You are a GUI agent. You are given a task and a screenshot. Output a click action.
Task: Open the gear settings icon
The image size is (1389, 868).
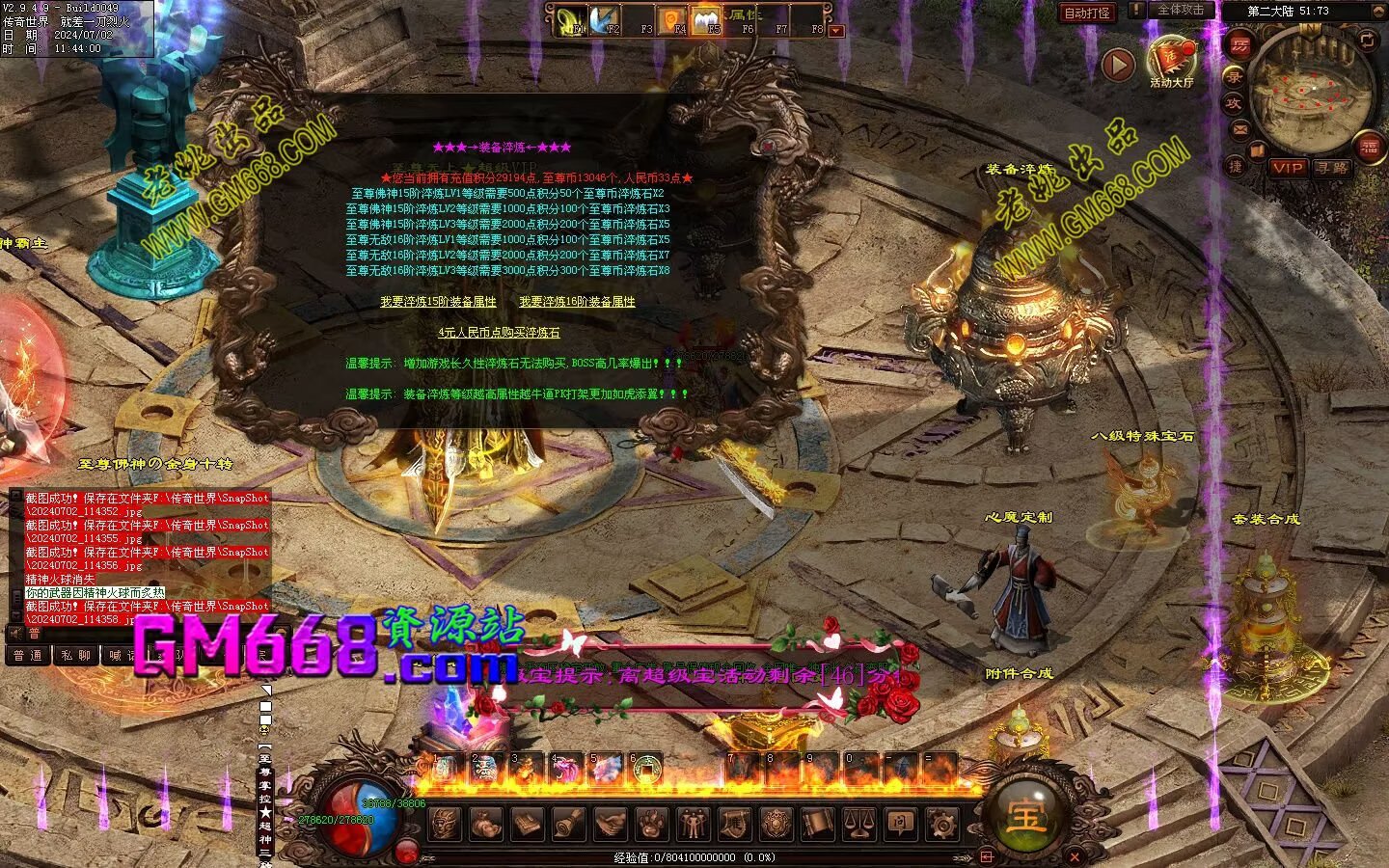[x=941, y=824]
